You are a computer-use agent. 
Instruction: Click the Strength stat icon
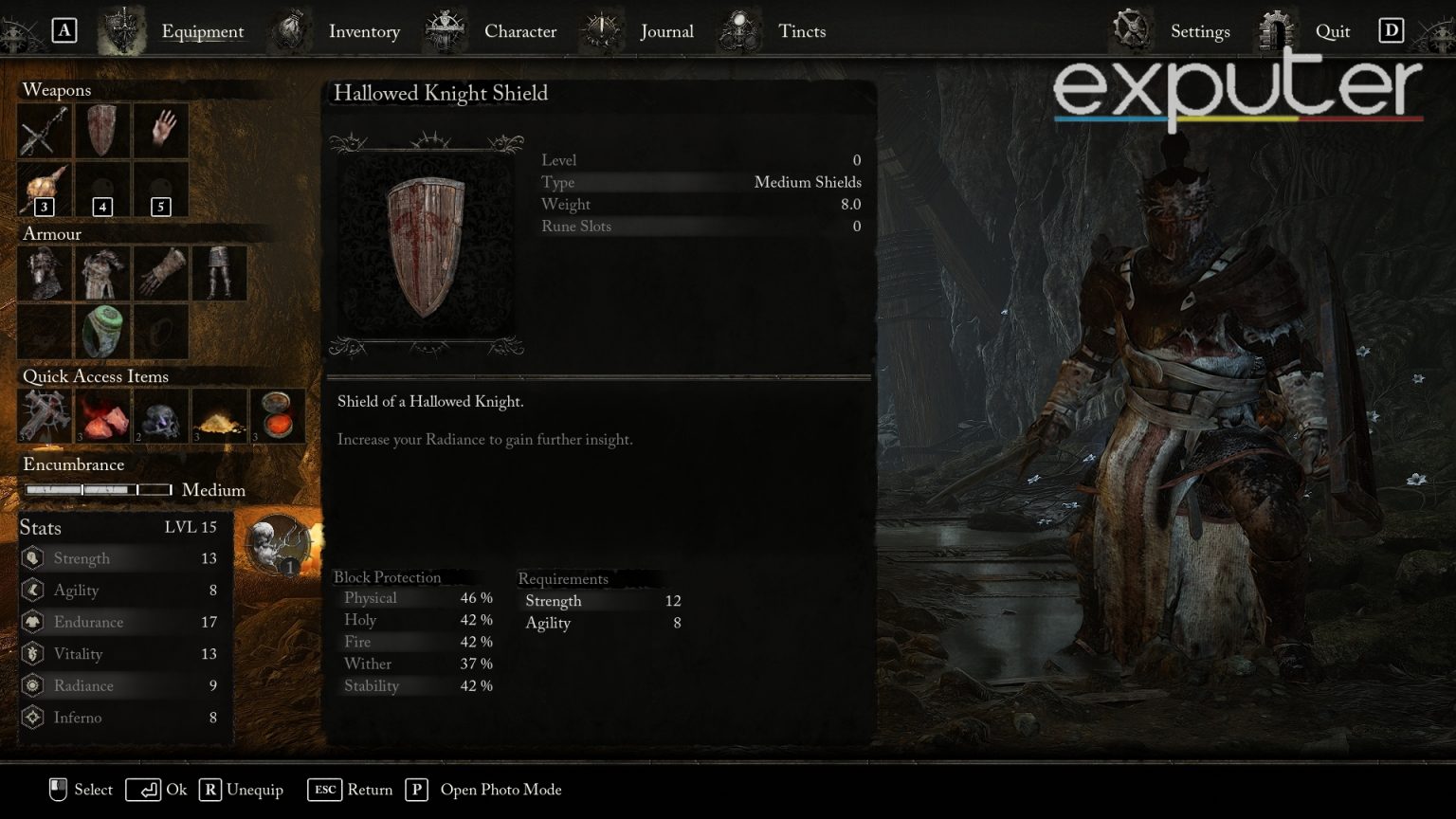pos(33,558)
